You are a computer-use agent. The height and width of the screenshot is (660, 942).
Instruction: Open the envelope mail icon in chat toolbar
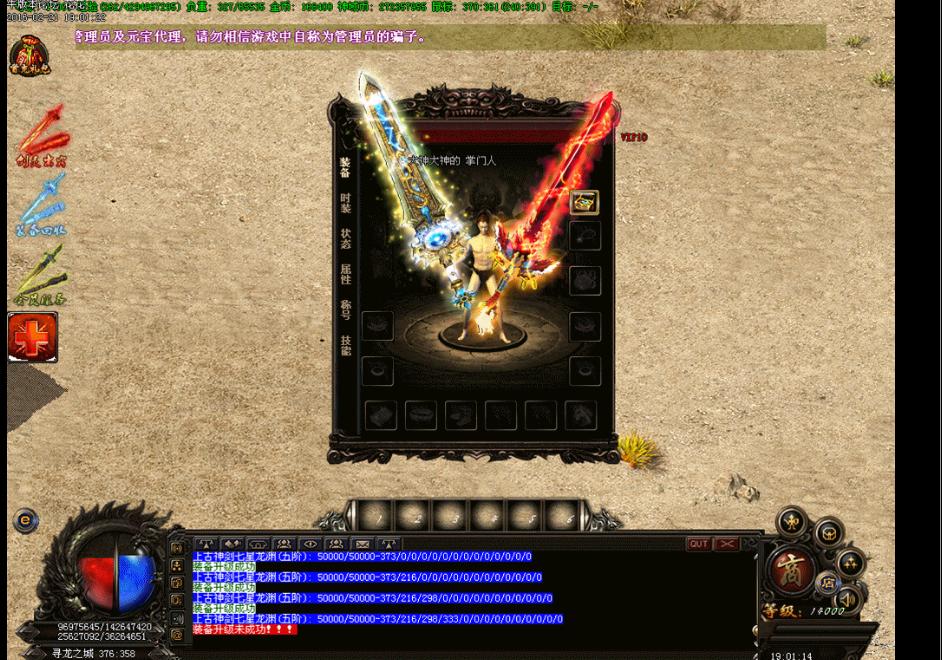(362, 544)
